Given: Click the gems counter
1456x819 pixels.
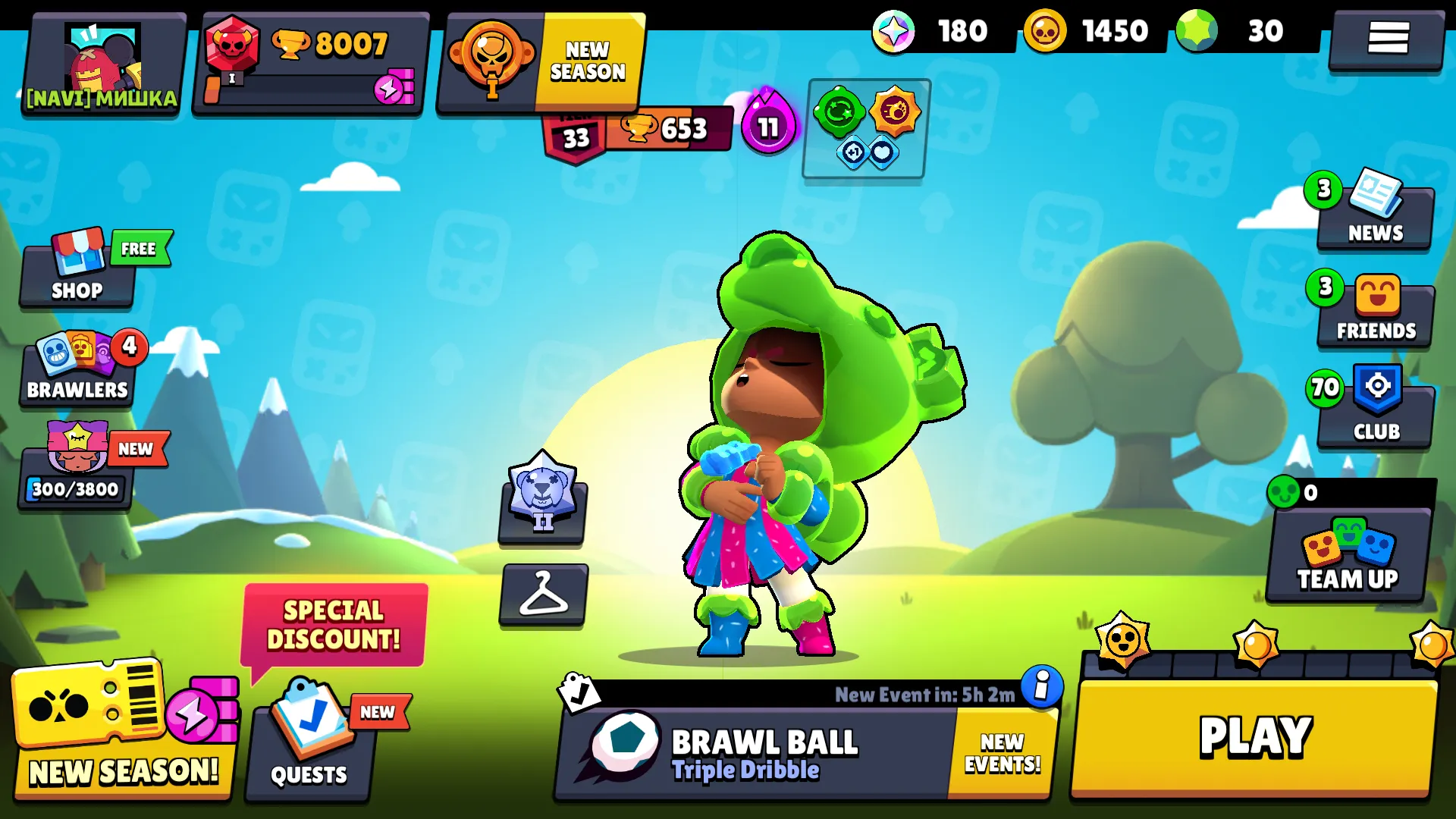Looking at the screenshot, I should [1228, 32].
